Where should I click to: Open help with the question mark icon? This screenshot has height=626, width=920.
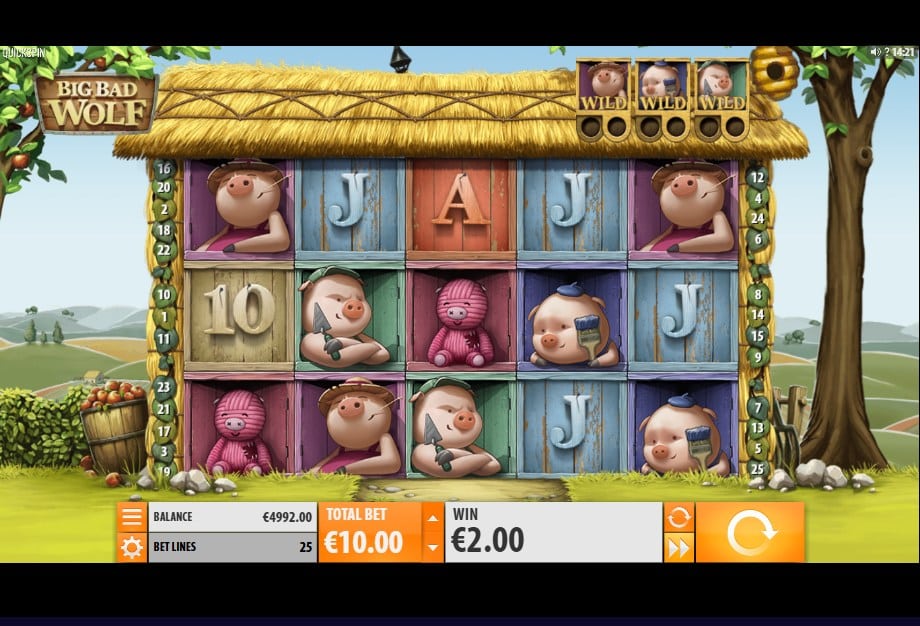pos(888,52)
